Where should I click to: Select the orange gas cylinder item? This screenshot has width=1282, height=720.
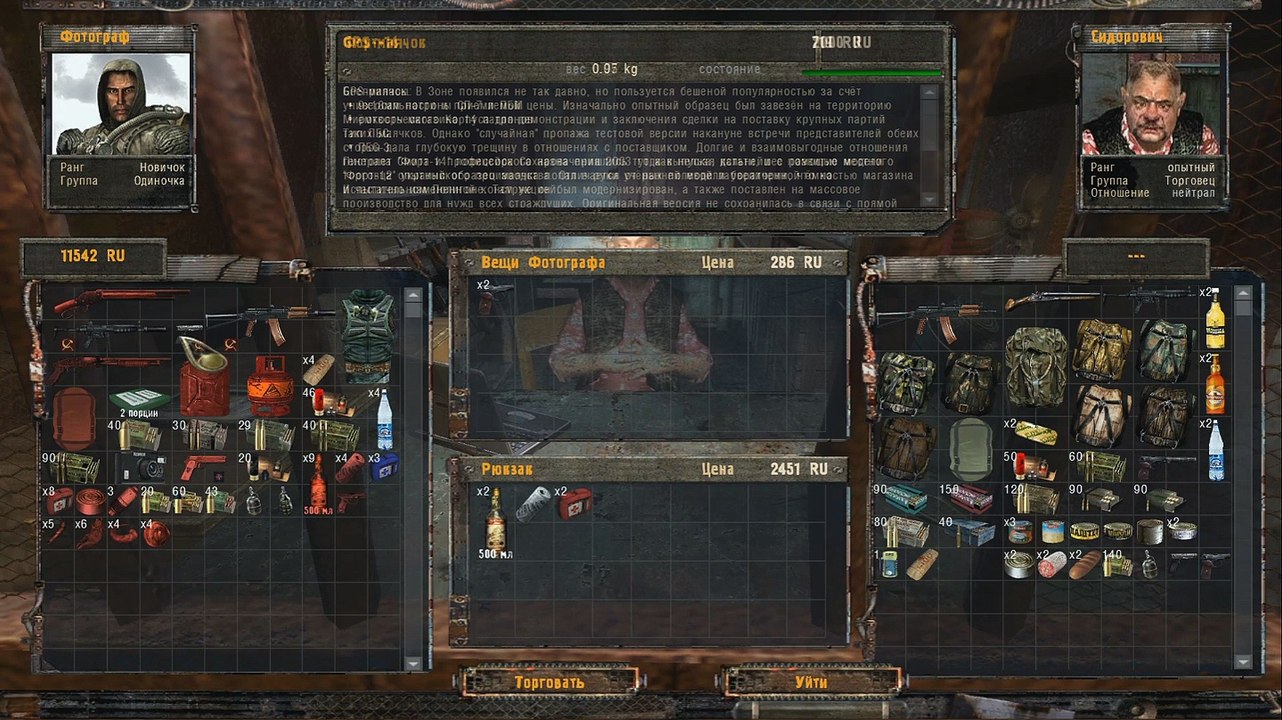coord(268,384)
